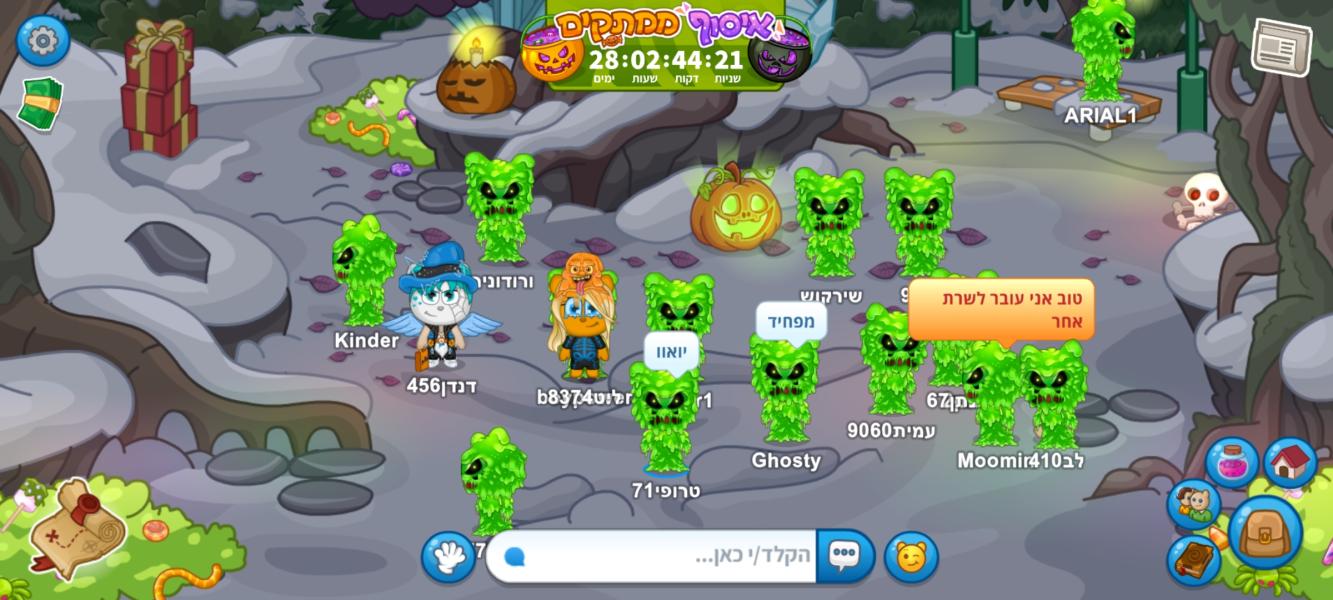Open the speech bubble quick-chat button
Image resolution: width=1333 pixels, height=600 pixels.
[x=845, y=556]
